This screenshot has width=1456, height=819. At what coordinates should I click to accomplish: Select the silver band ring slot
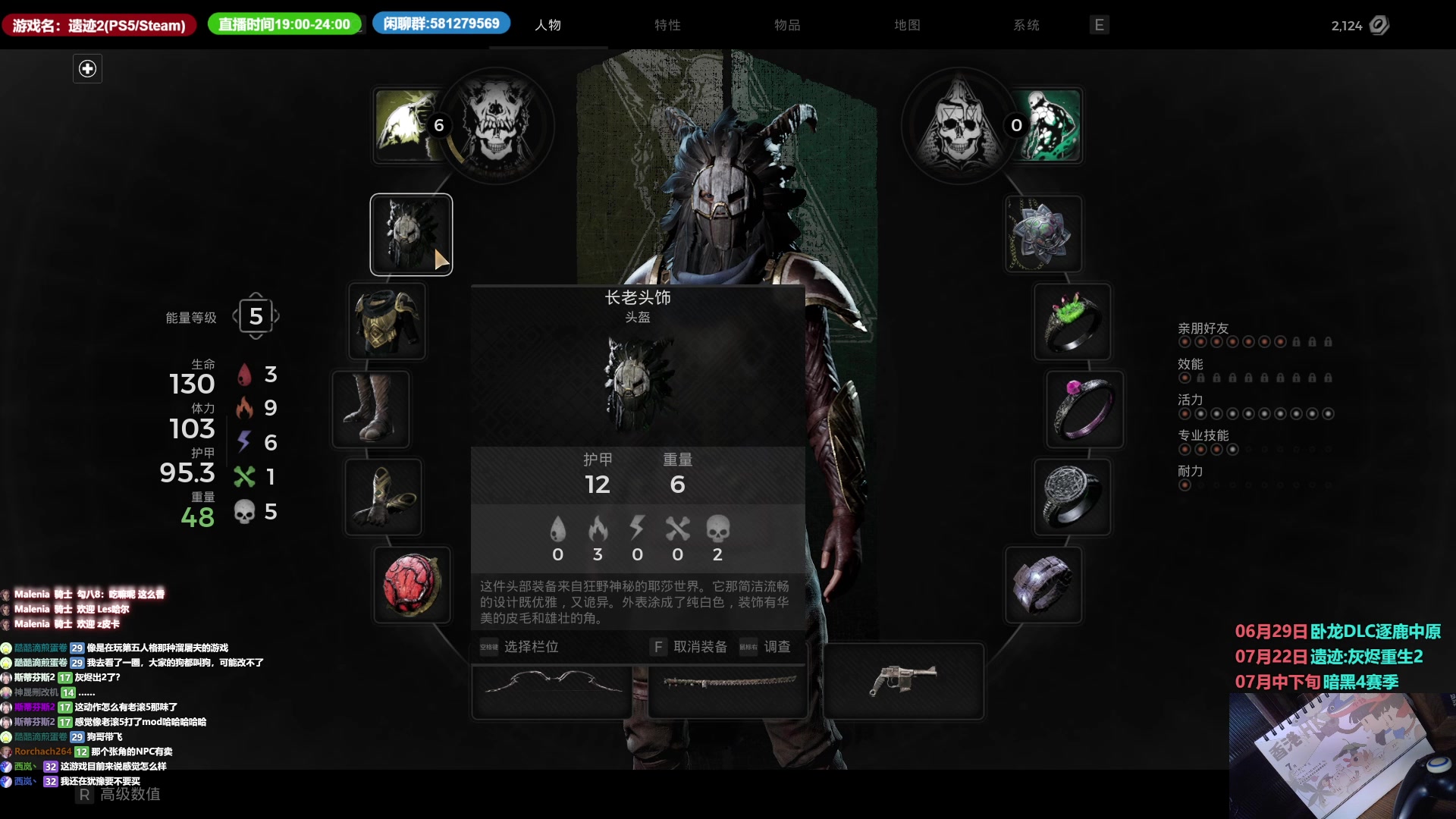(1043, 585)
